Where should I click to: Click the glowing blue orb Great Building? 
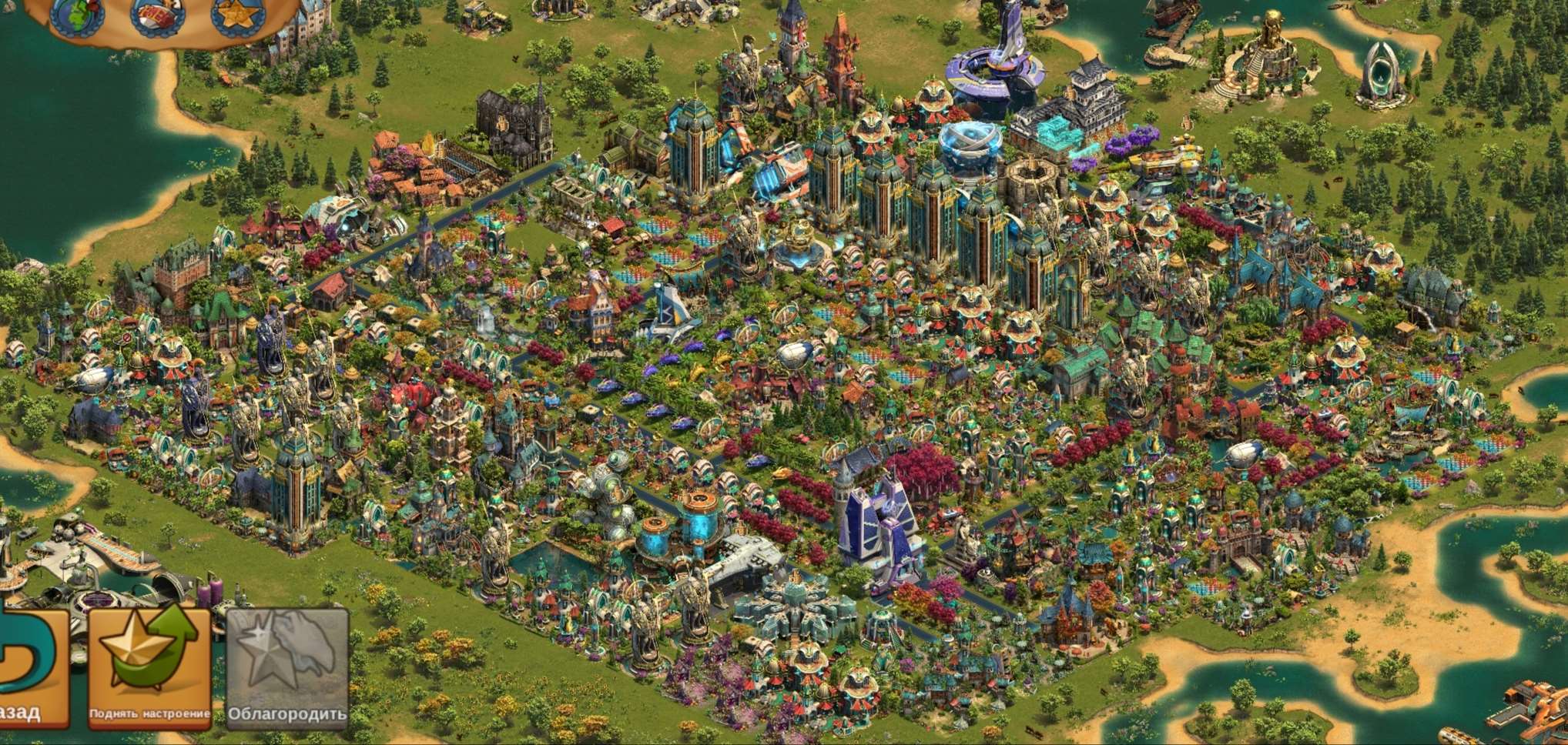pos(972,142)
